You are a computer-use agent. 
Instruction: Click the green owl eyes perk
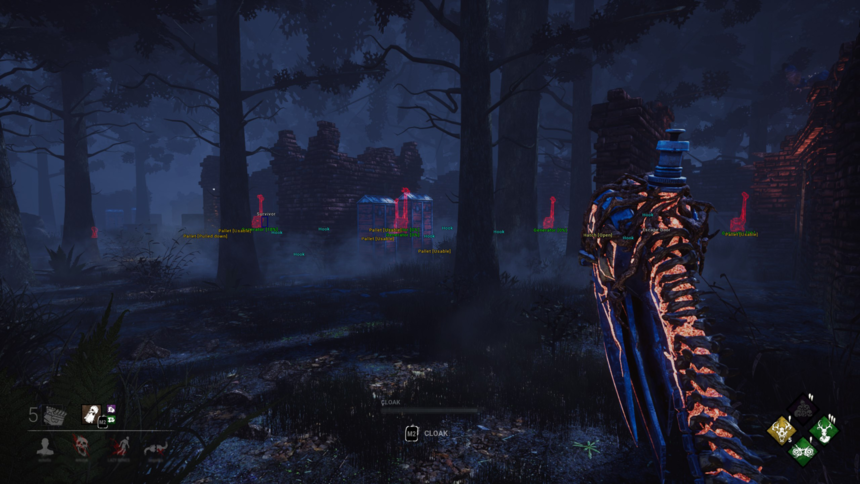coord(802,451)
